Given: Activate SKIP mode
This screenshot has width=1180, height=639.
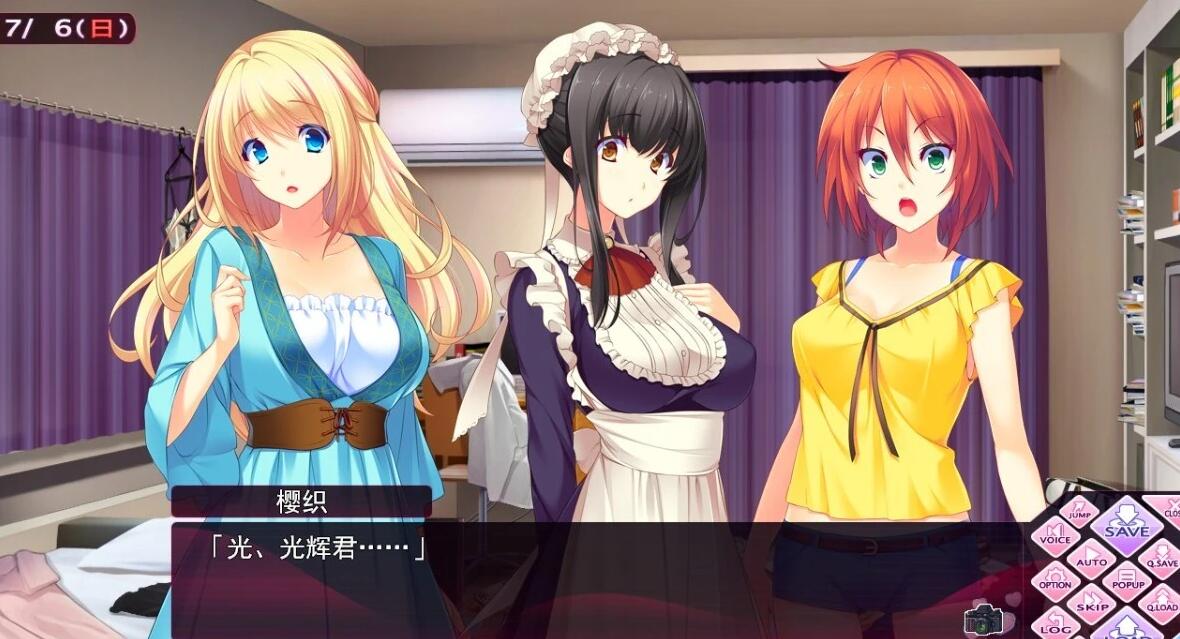Looking at the screenshot, I should click(1091, 604).
